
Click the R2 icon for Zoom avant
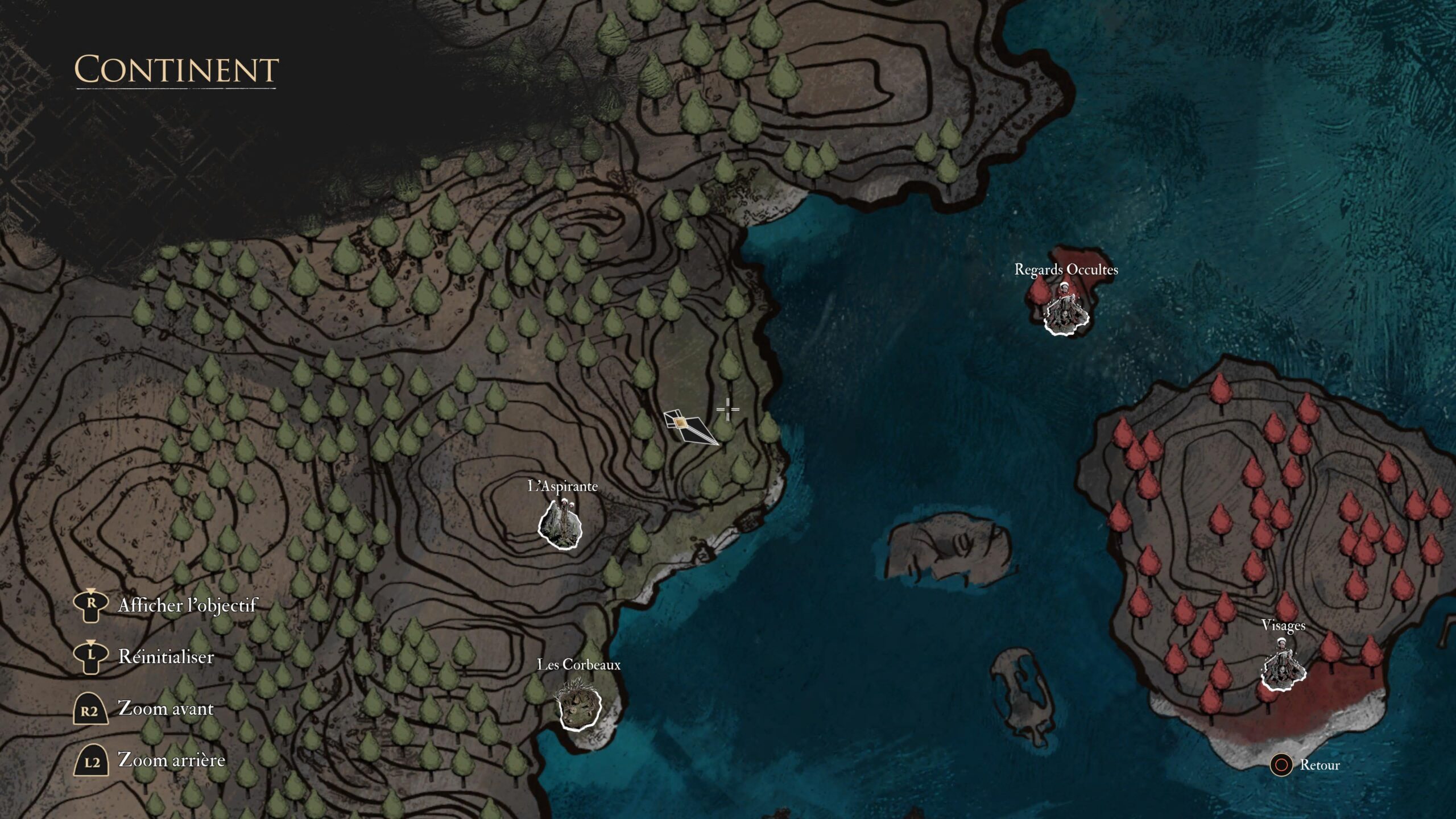(x=90, y=709)
